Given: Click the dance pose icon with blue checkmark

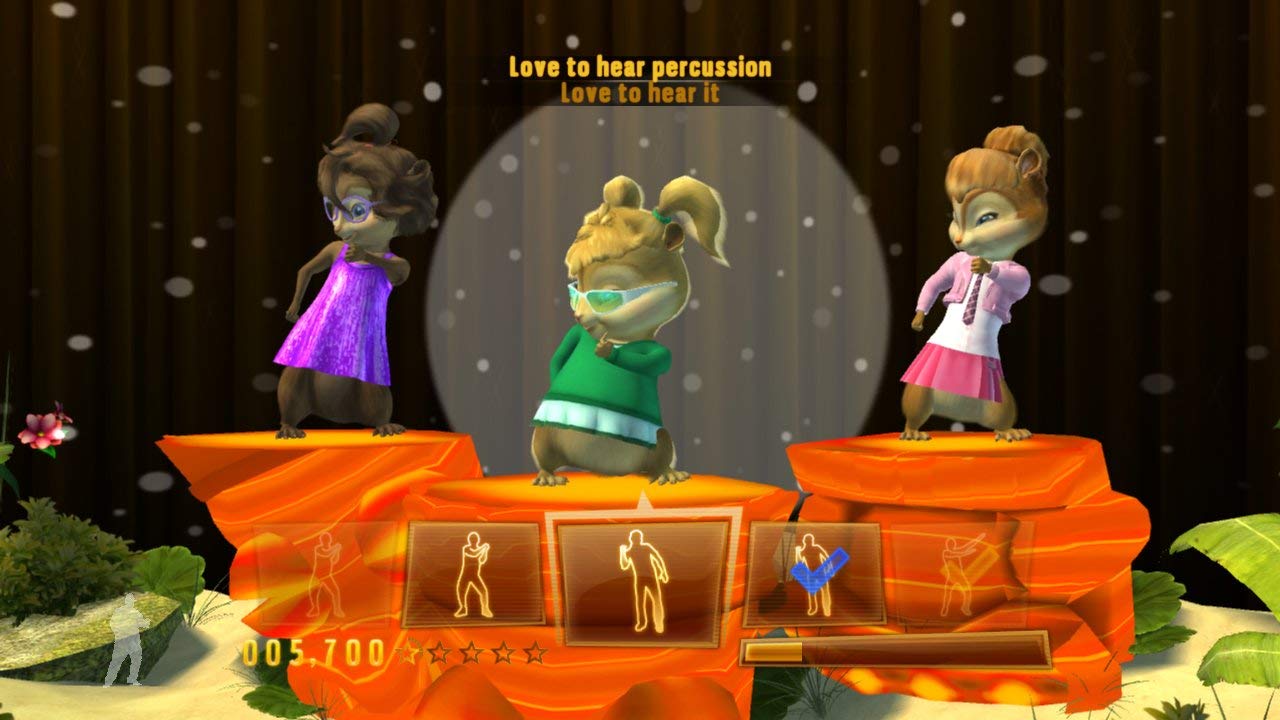Looking at the screenshot, I should pos(817,570).
